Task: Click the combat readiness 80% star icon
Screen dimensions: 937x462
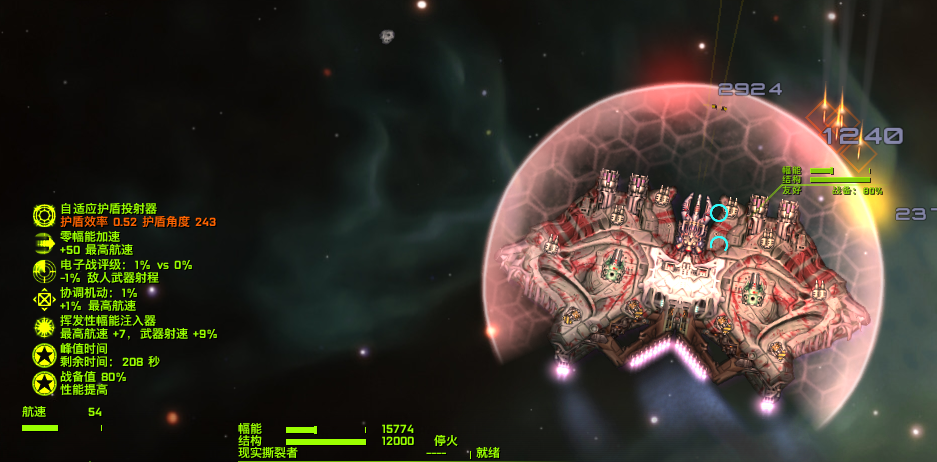Action: [44, 383]
